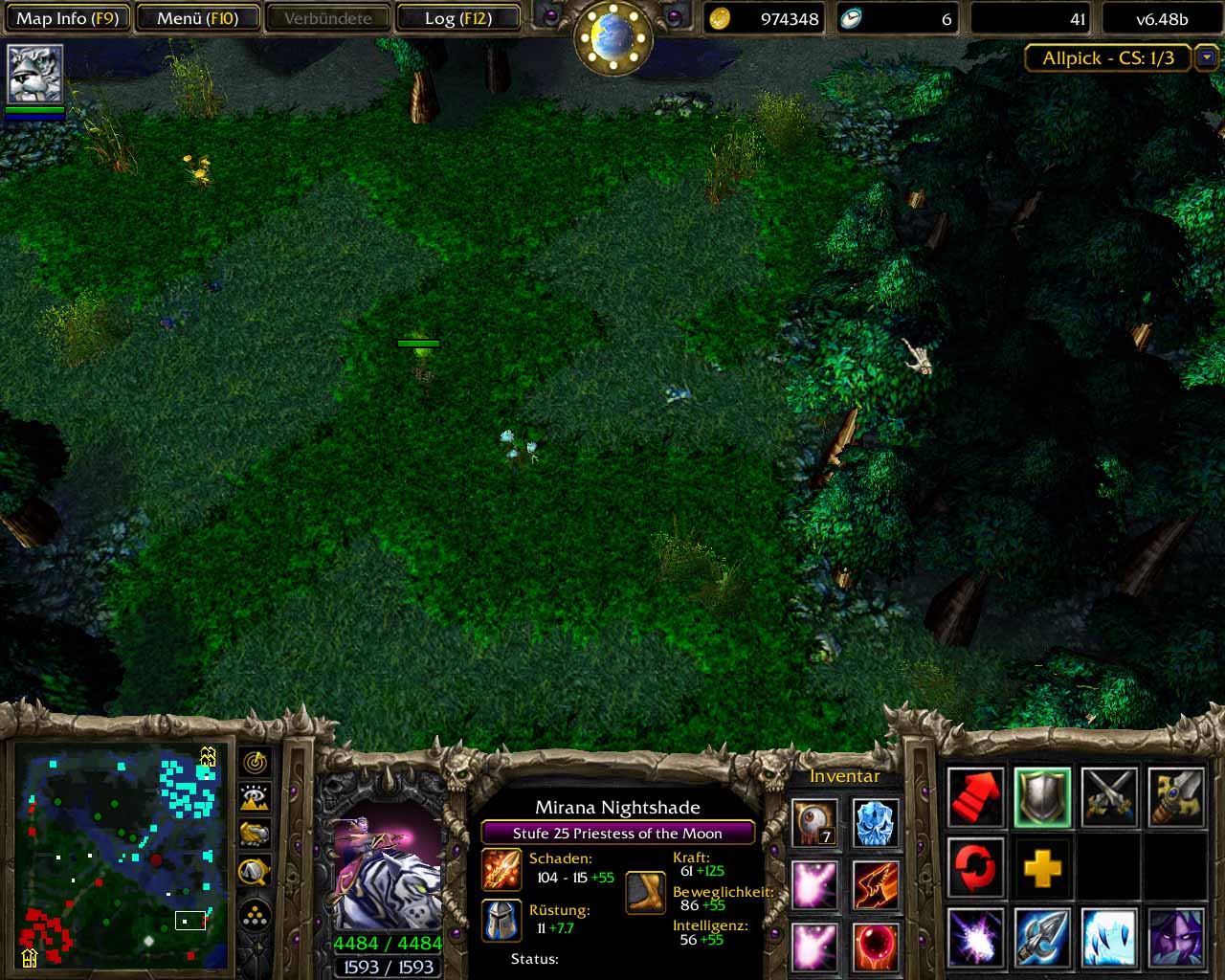Activate the minimap signal ping button
The image size is (1225, 980).
(x=255, y=763)
